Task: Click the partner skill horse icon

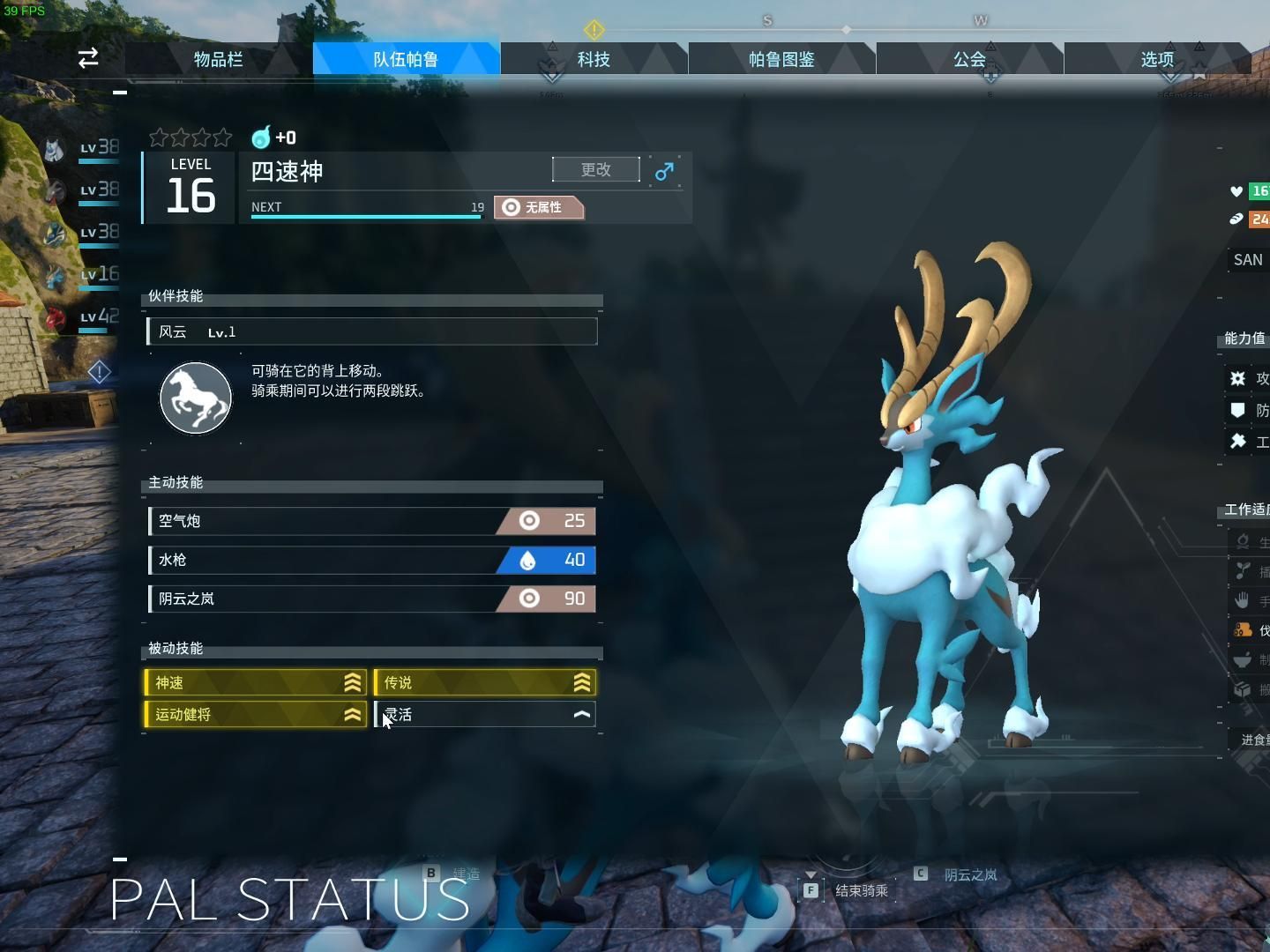Action: pyautogui.click(x=195, y=398)
